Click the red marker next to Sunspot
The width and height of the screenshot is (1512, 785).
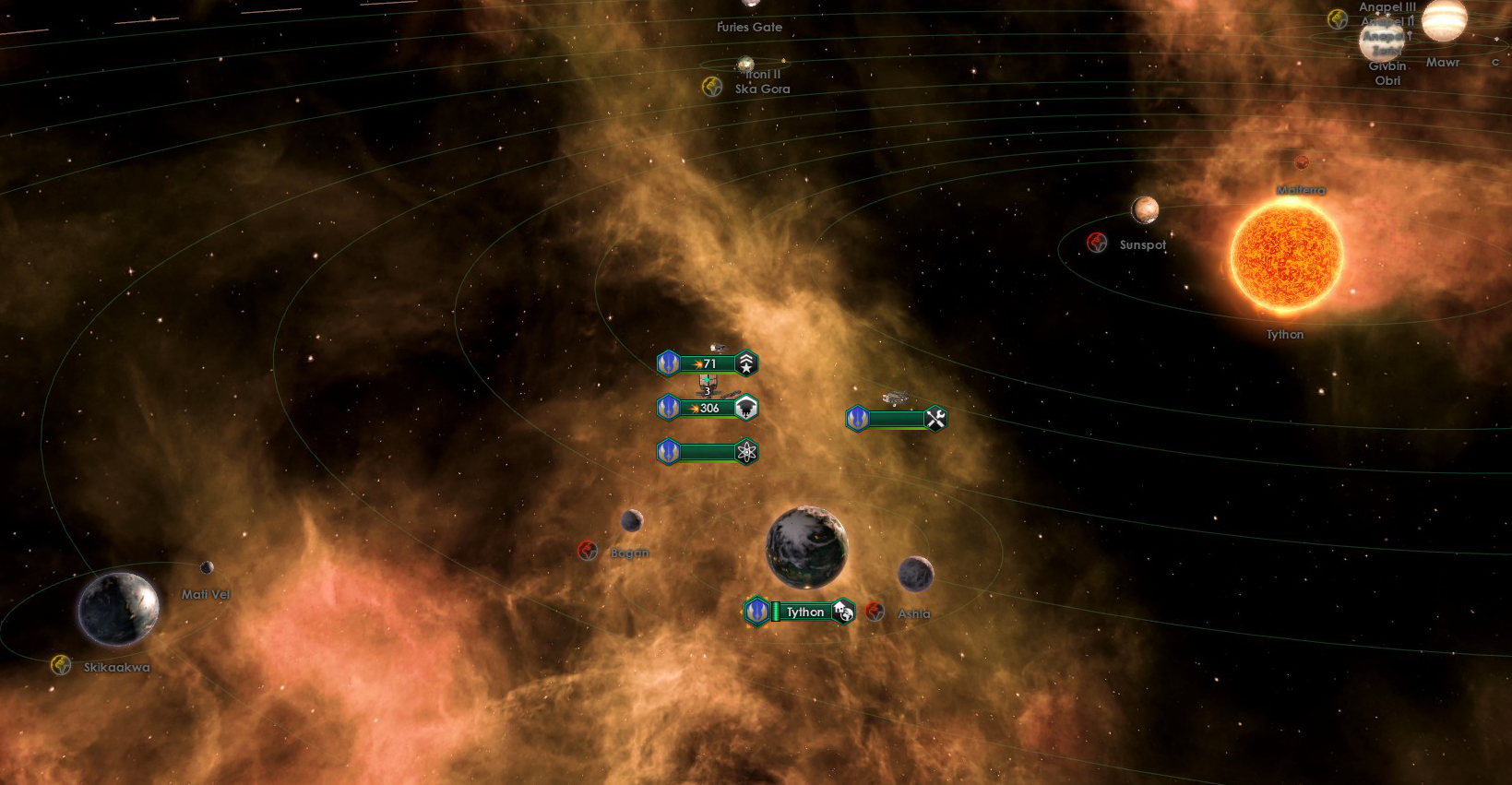coord(1096,243)
